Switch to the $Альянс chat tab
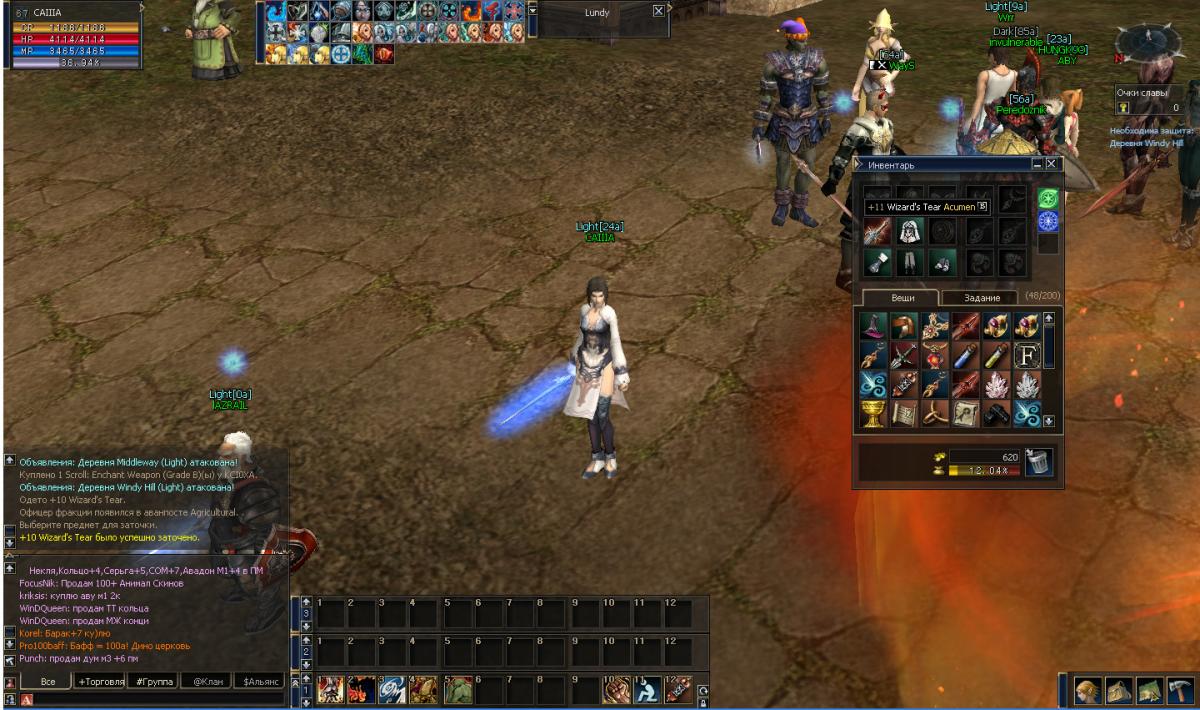Viewport: 1200px width, 710px height. (x=259, y=681)
